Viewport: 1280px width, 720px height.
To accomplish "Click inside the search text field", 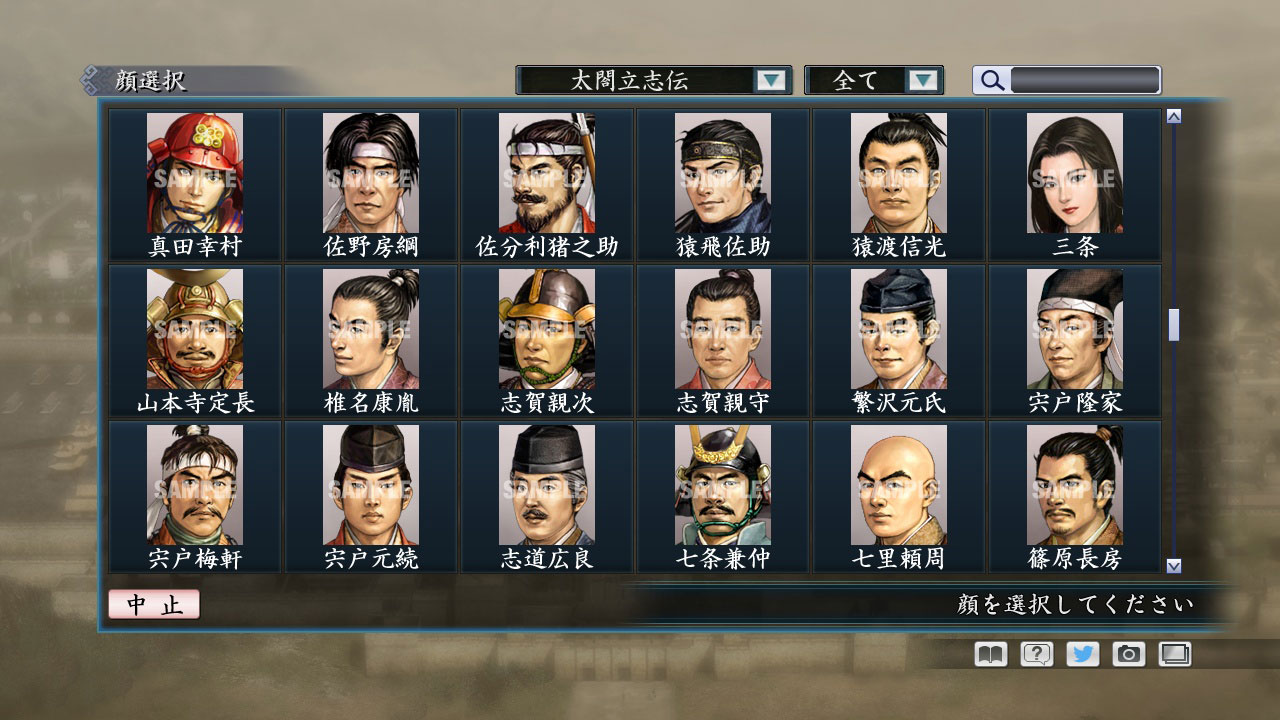I will (1085, 79).
